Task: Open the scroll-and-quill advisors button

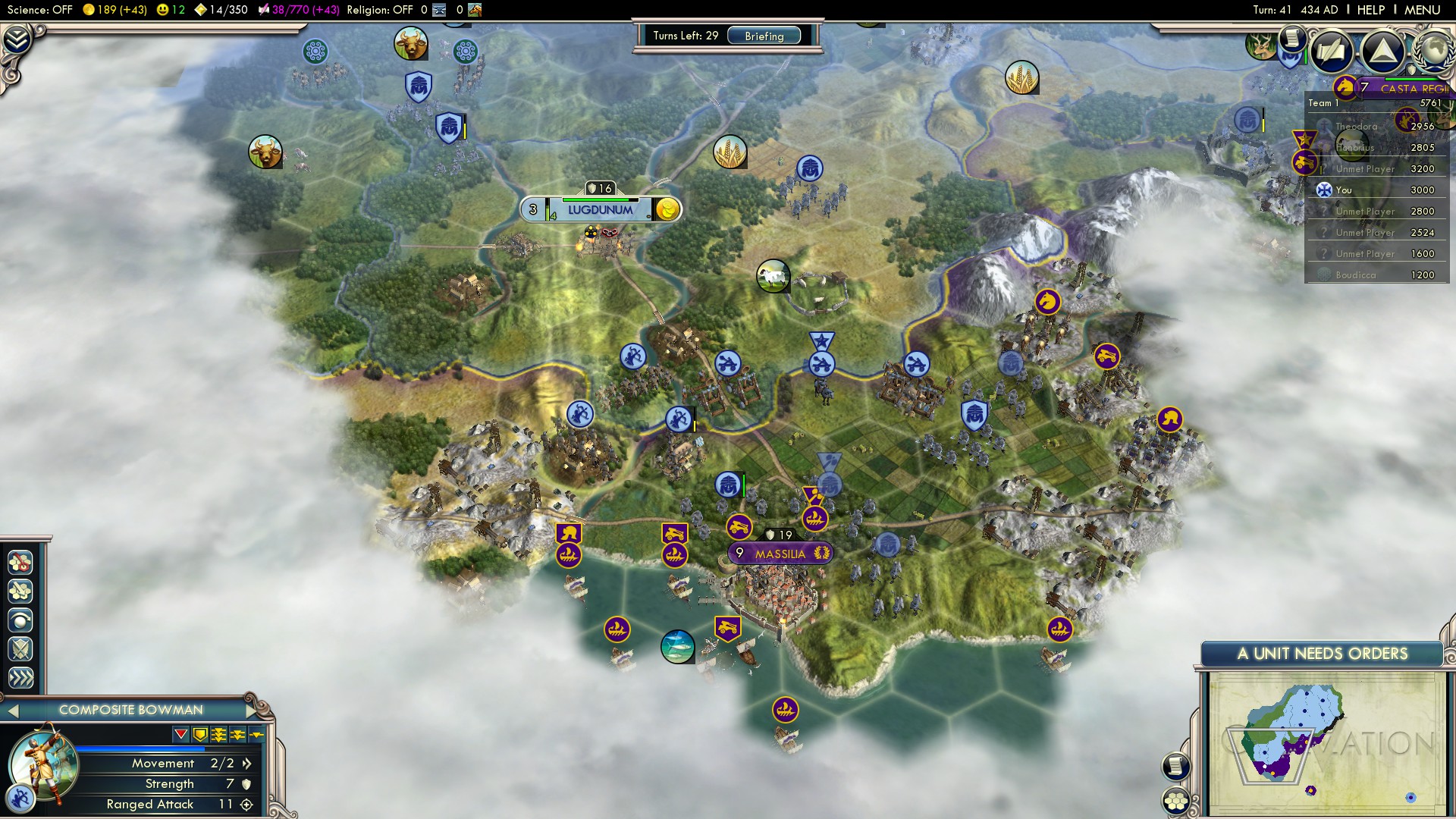Action: tap(1331, 51)
